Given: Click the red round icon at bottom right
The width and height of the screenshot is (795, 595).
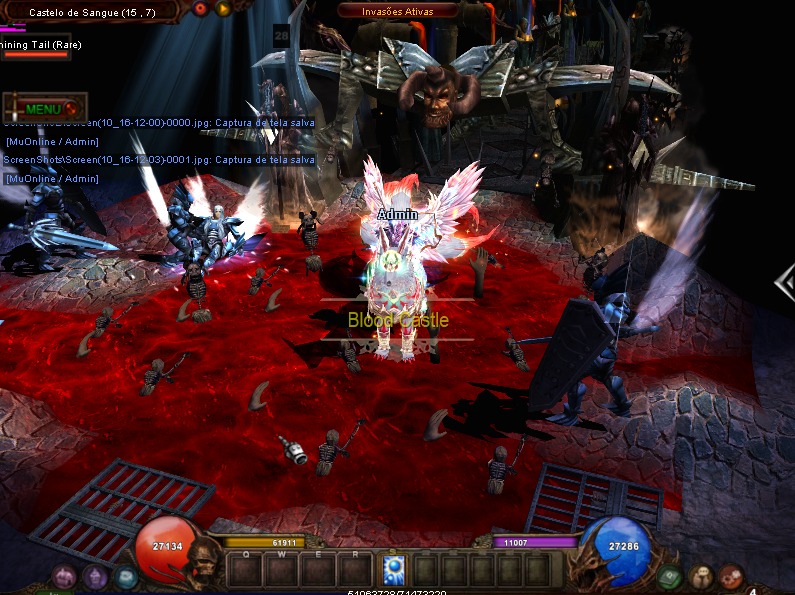Looking at the screenshot, I should coord(731,577).
